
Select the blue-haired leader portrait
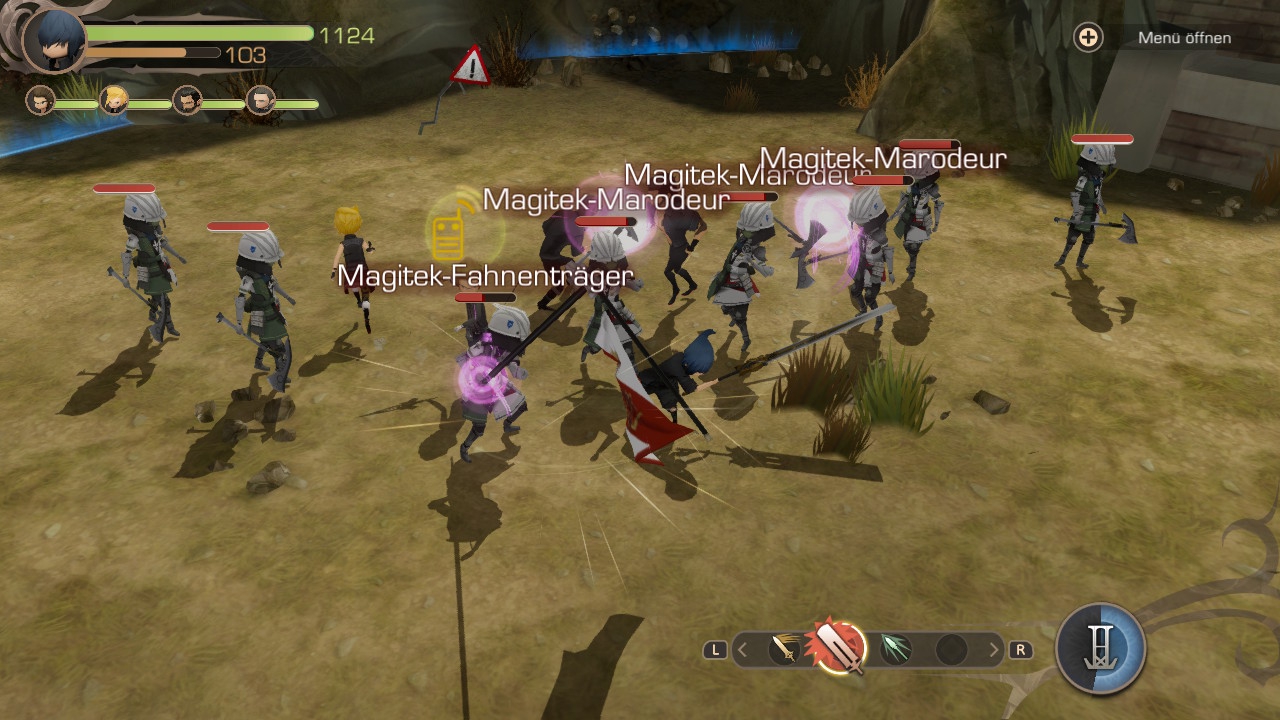pyautogui.click(x=54, y=40)
